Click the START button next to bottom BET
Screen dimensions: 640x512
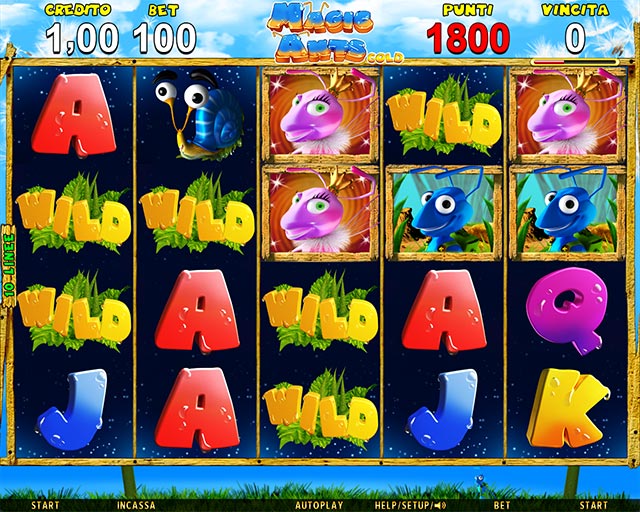point(594,505)
